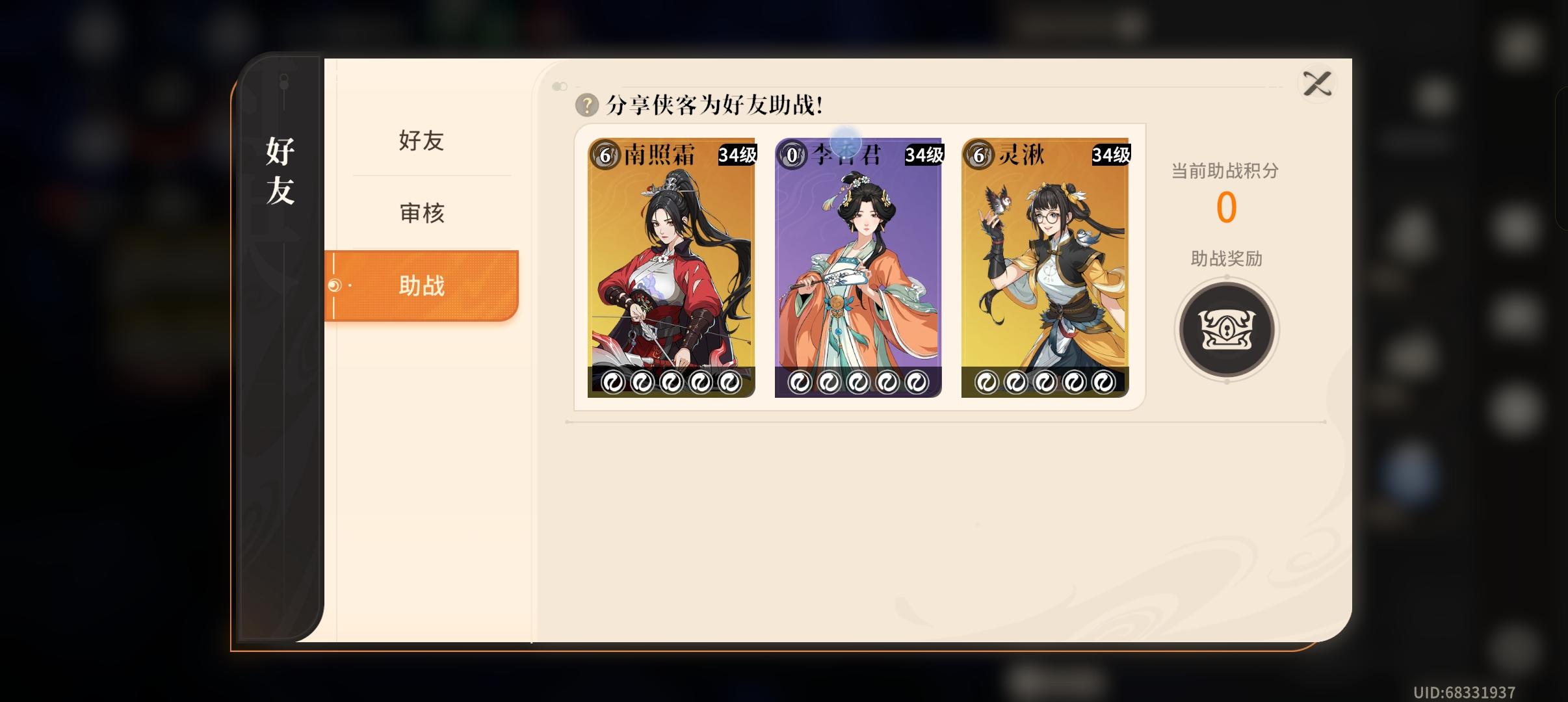
Task: Click the pin icon atop the 好友 sidebar
Action: (283, 80)
